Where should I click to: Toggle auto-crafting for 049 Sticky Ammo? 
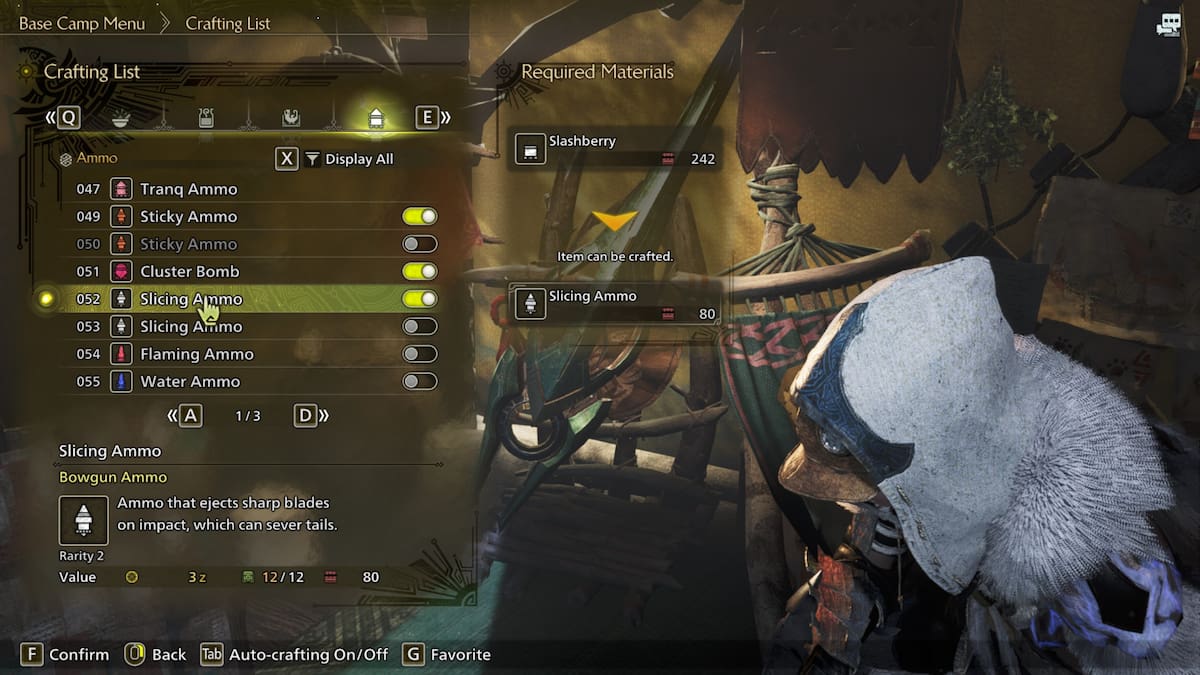(x=420, y=216)
